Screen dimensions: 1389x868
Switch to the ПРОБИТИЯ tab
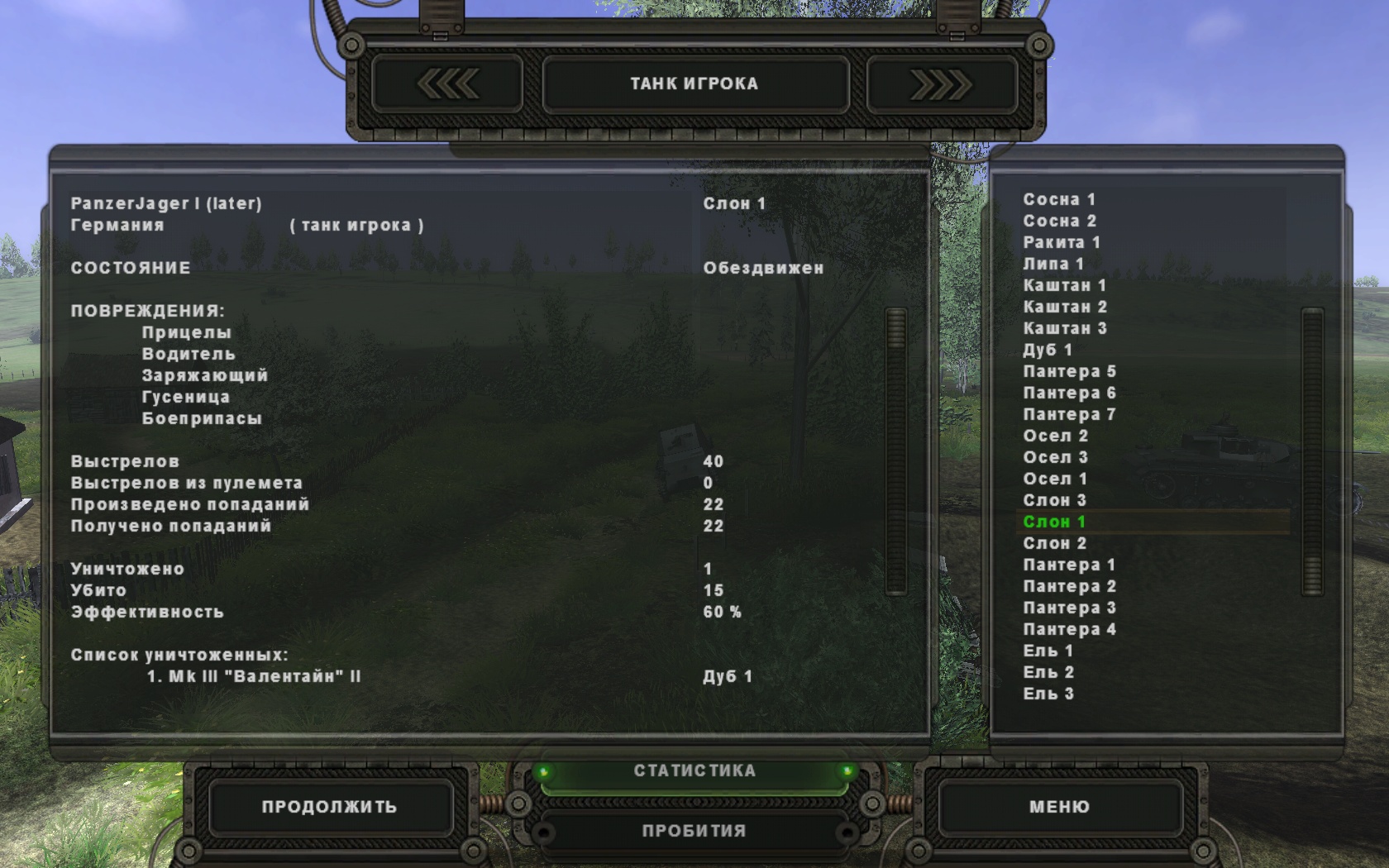pyautogui.click(x=694, y=831)
